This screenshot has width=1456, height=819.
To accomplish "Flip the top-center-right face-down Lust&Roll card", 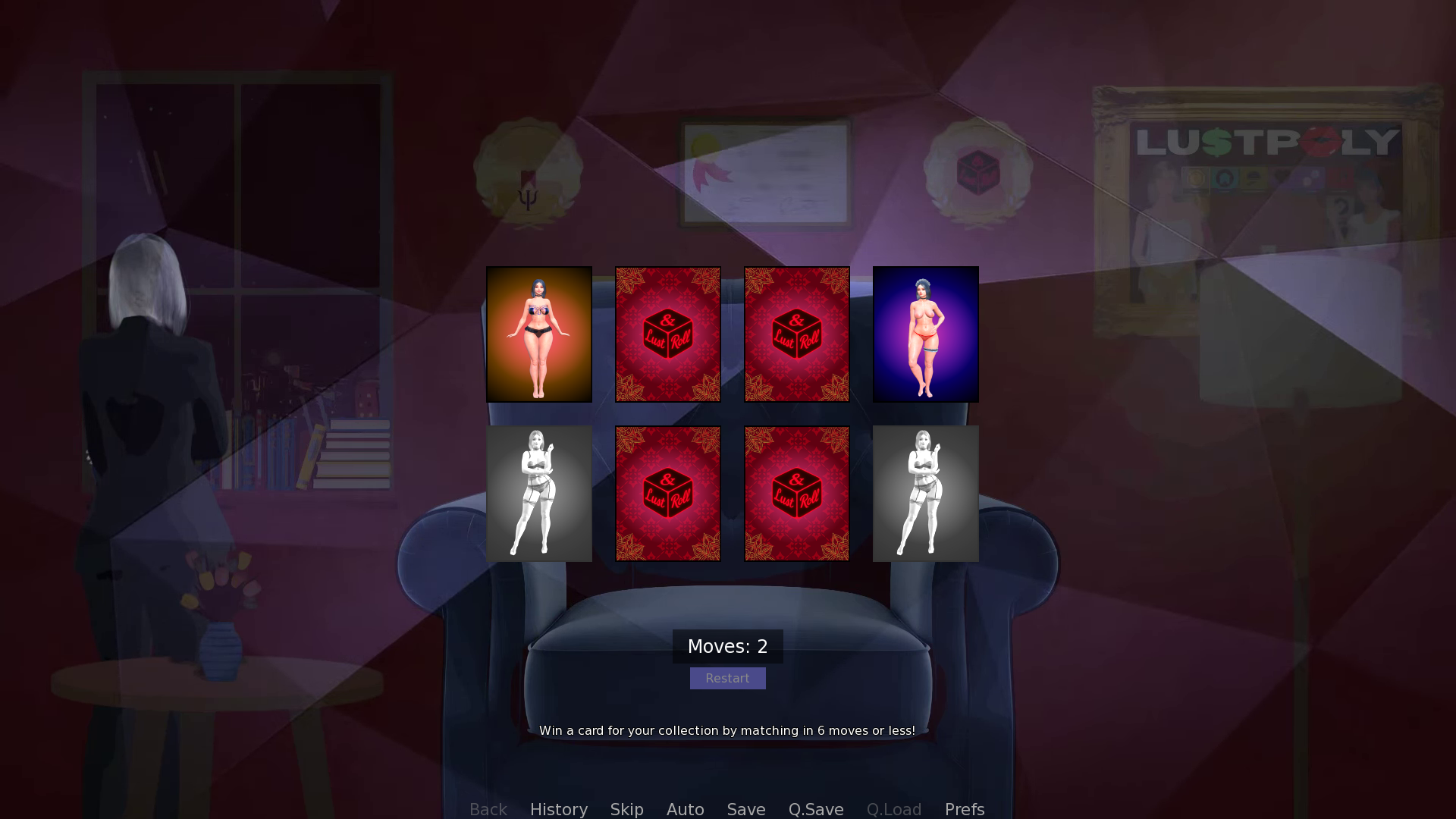I will (x=796, y=334).
